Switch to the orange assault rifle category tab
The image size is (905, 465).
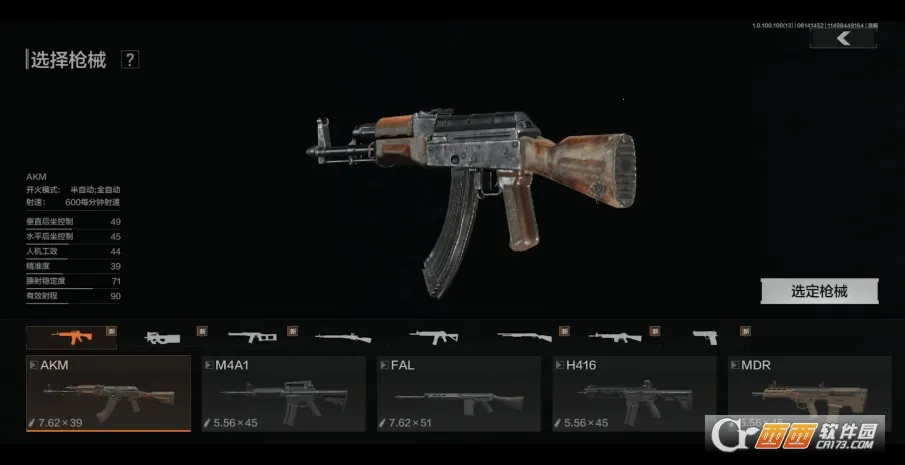point(70,337)
